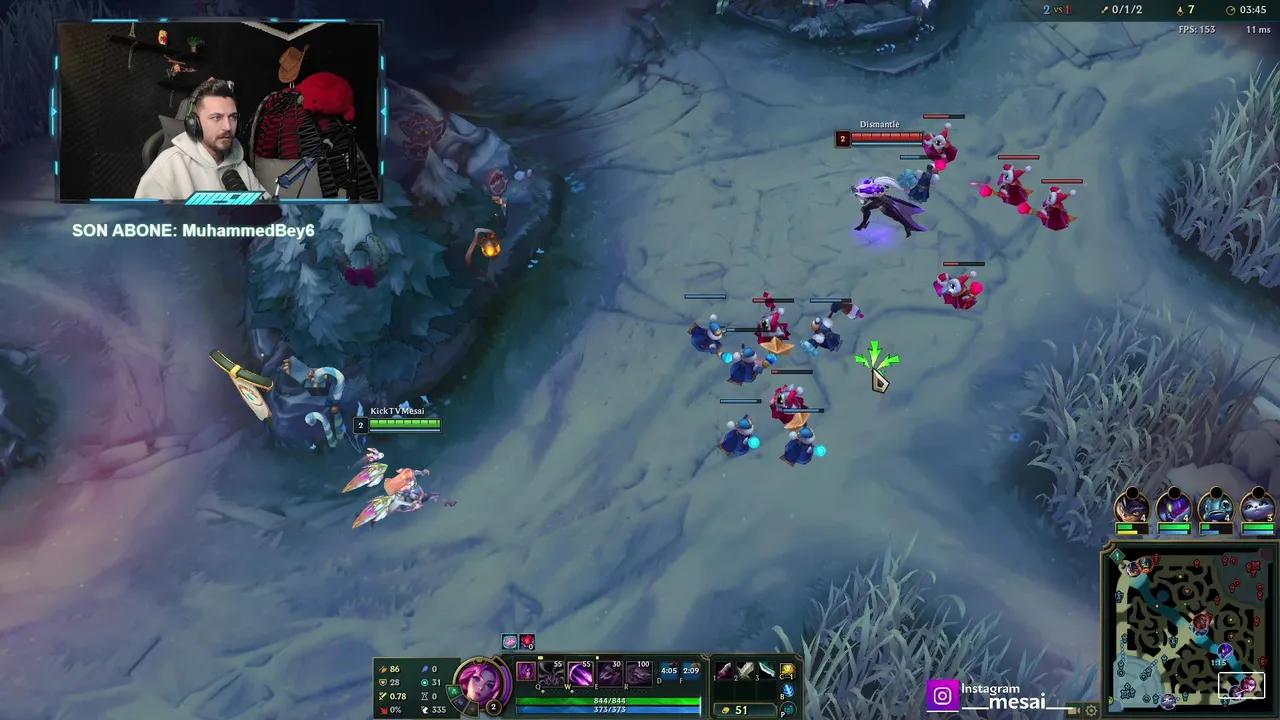Click the gold counter showing 51
Image resolution: width=1280 pixels, height=720 pixels.
tap(741, 709)
